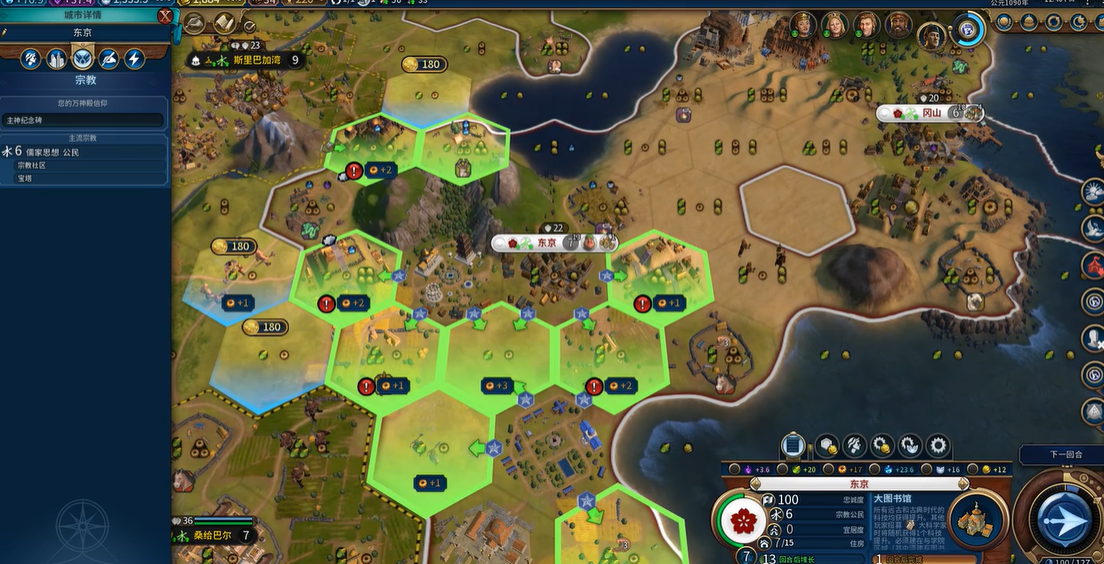Open the Sri Begawan (斯里巴加湾) city banner
Image resolution: width=1104 pixels, height=564 pixels.
click(x=264, y=60)
